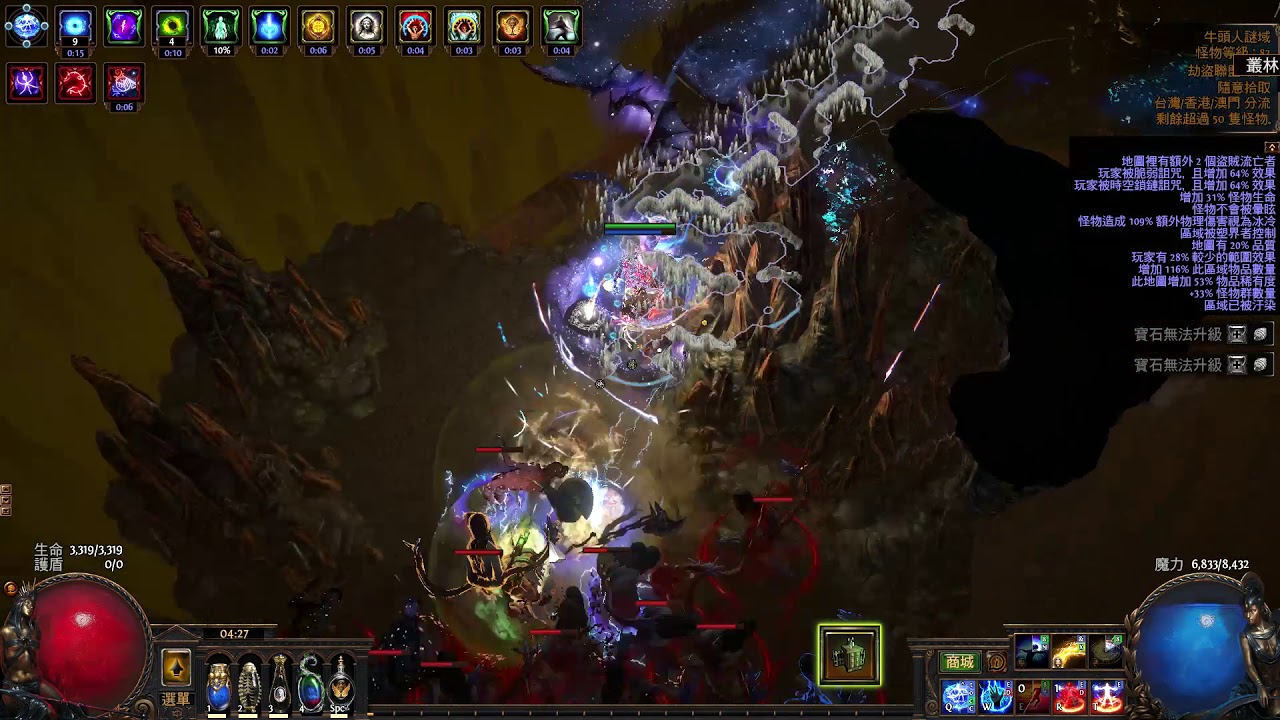
Task: Use the blue mana flask in slot 1
Action: pos(218,683)
